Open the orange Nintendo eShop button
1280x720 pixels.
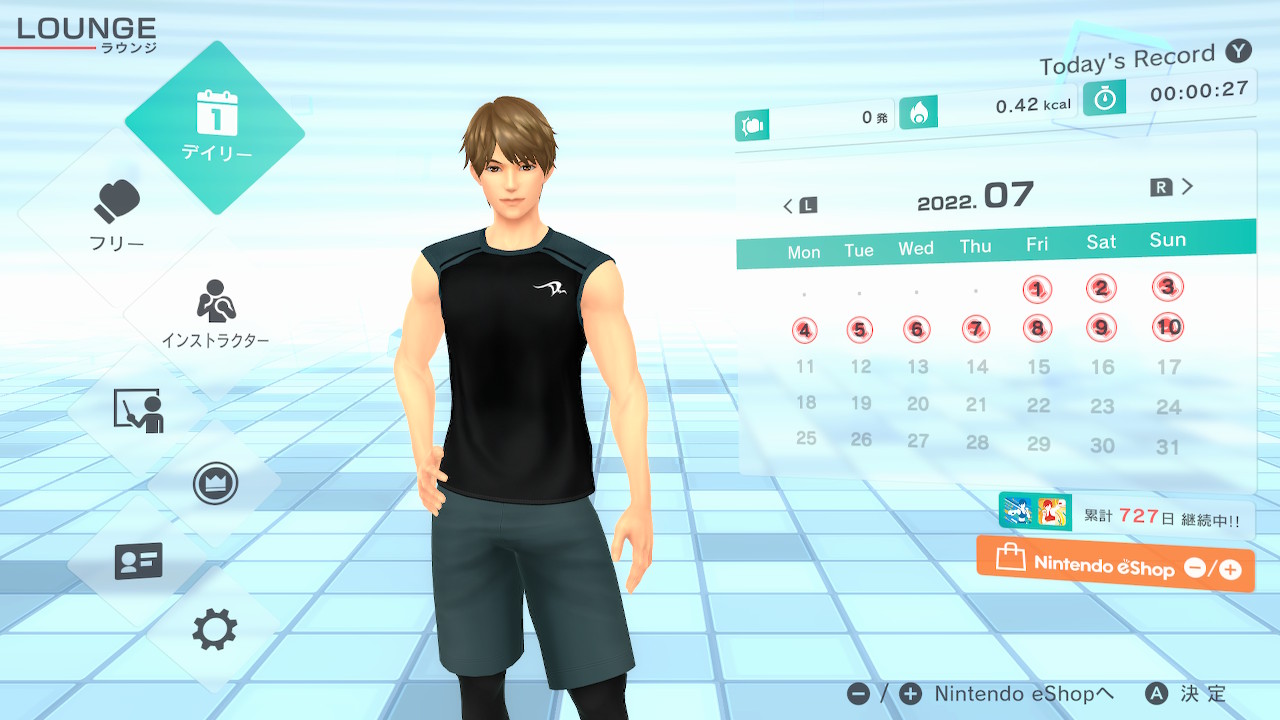pyautogui.click(x=1115, y=565)
